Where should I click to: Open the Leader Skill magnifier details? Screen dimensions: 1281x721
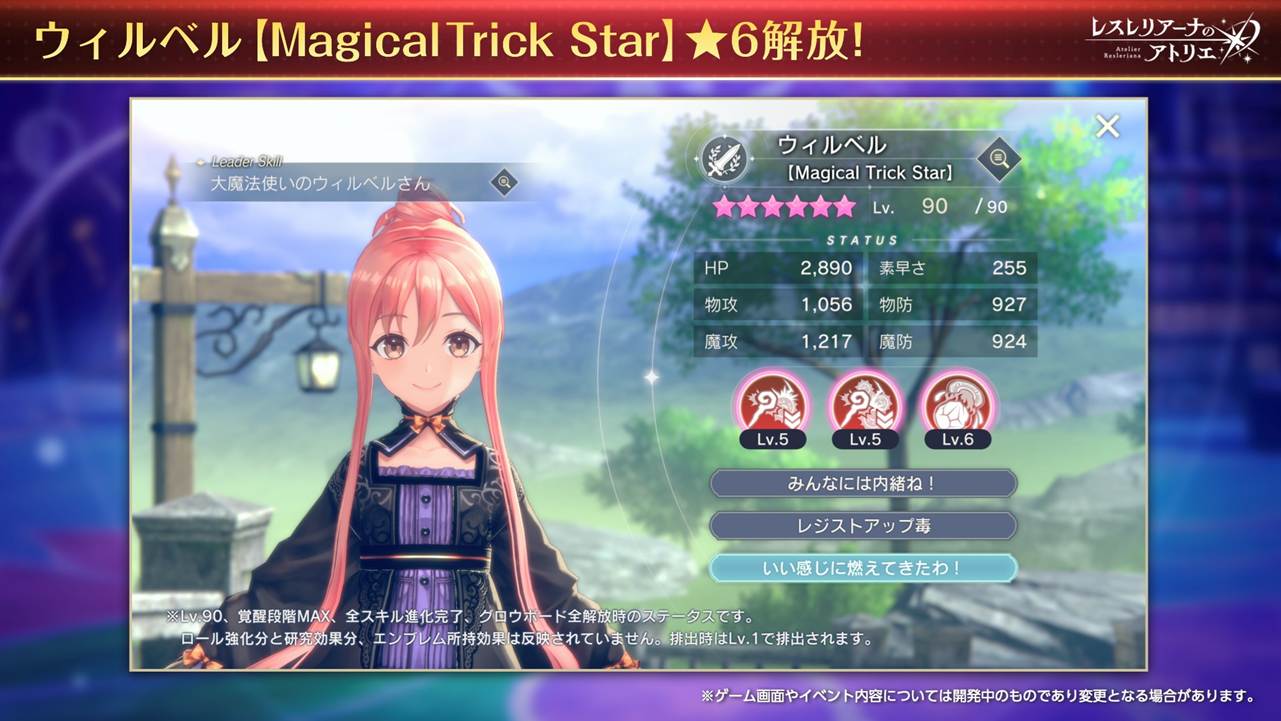pos(504,182)
